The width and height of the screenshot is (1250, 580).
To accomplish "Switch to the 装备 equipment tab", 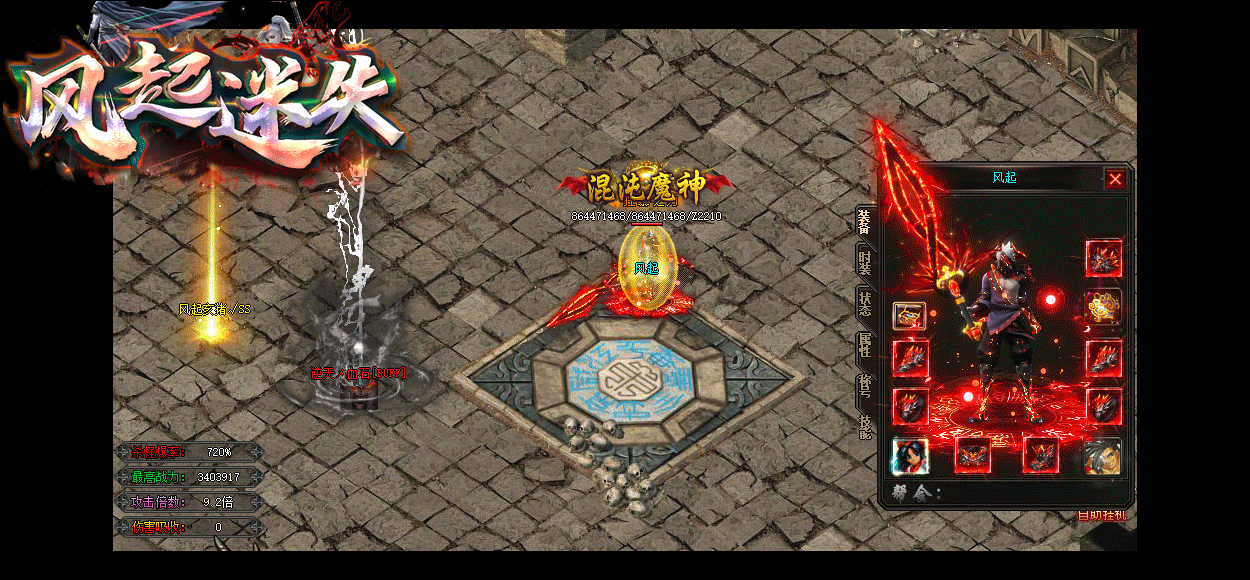I will coord(865,224).
